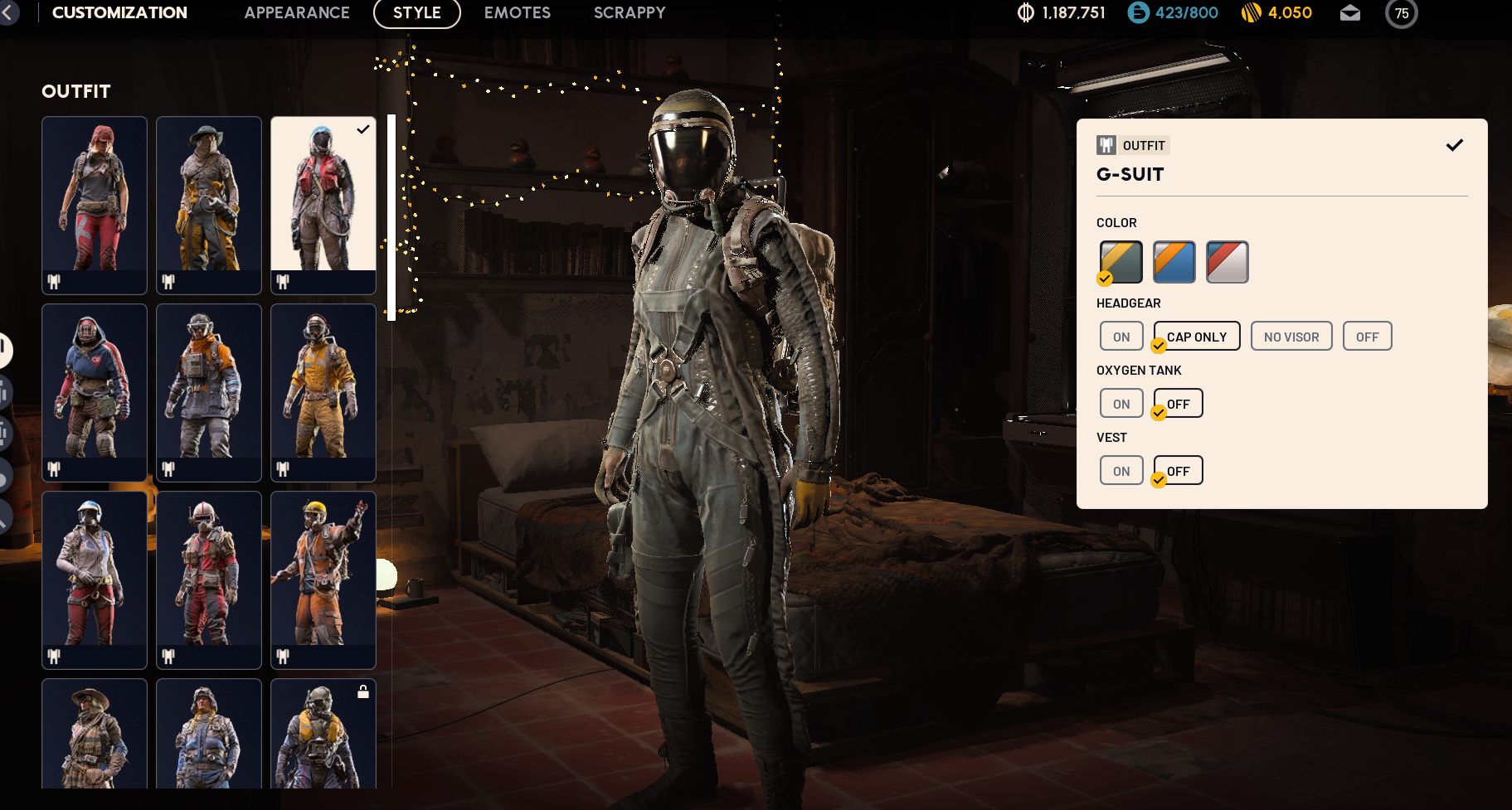Image resolution: width=1512 pixels, height=810 pixels.
Task: Select the cowboy hat outfit thumbnail
Action: pyautogui.click(x=95, y=734)
